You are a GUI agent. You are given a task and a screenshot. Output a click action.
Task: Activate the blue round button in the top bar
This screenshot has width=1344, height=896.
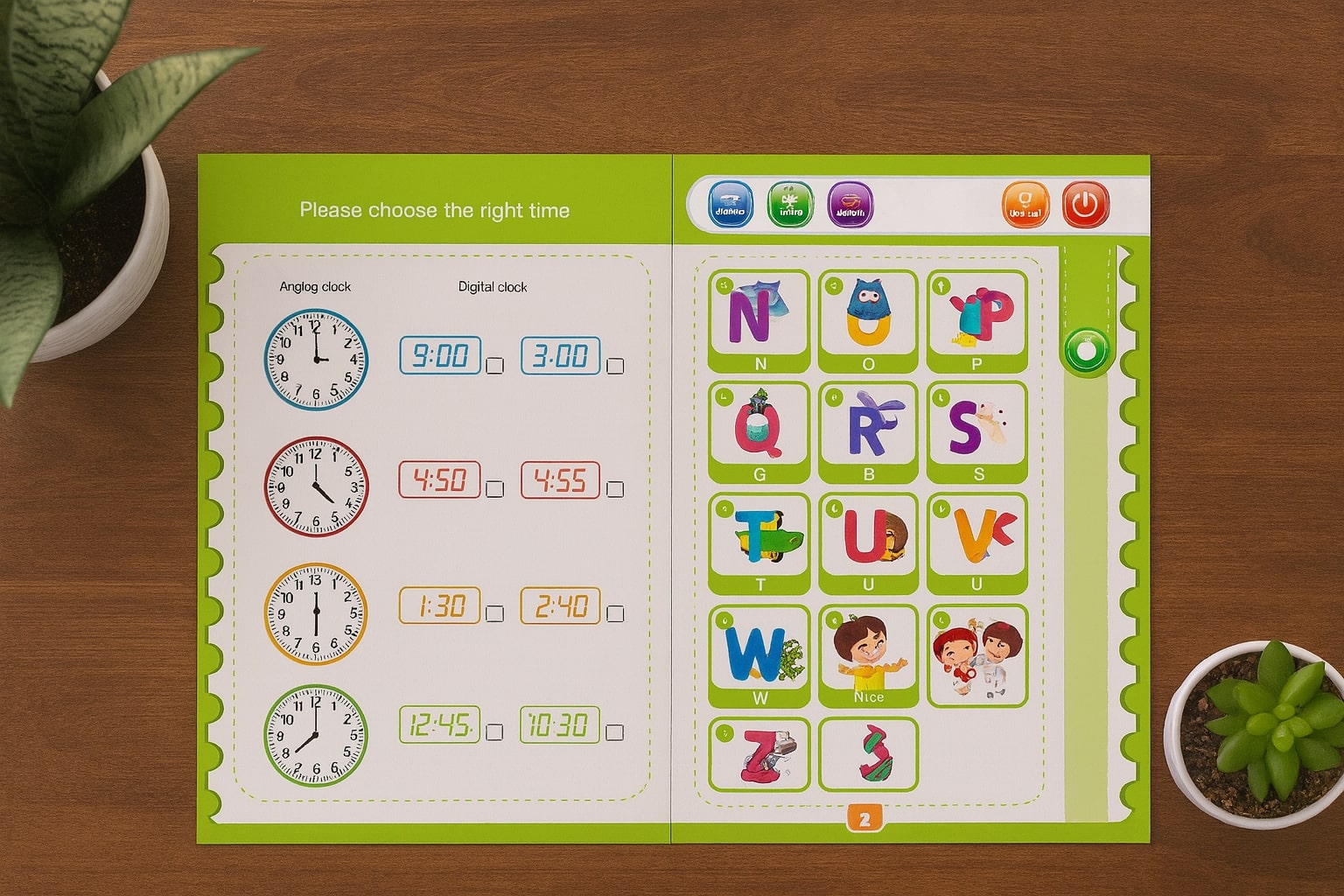[x=730, y=206]
